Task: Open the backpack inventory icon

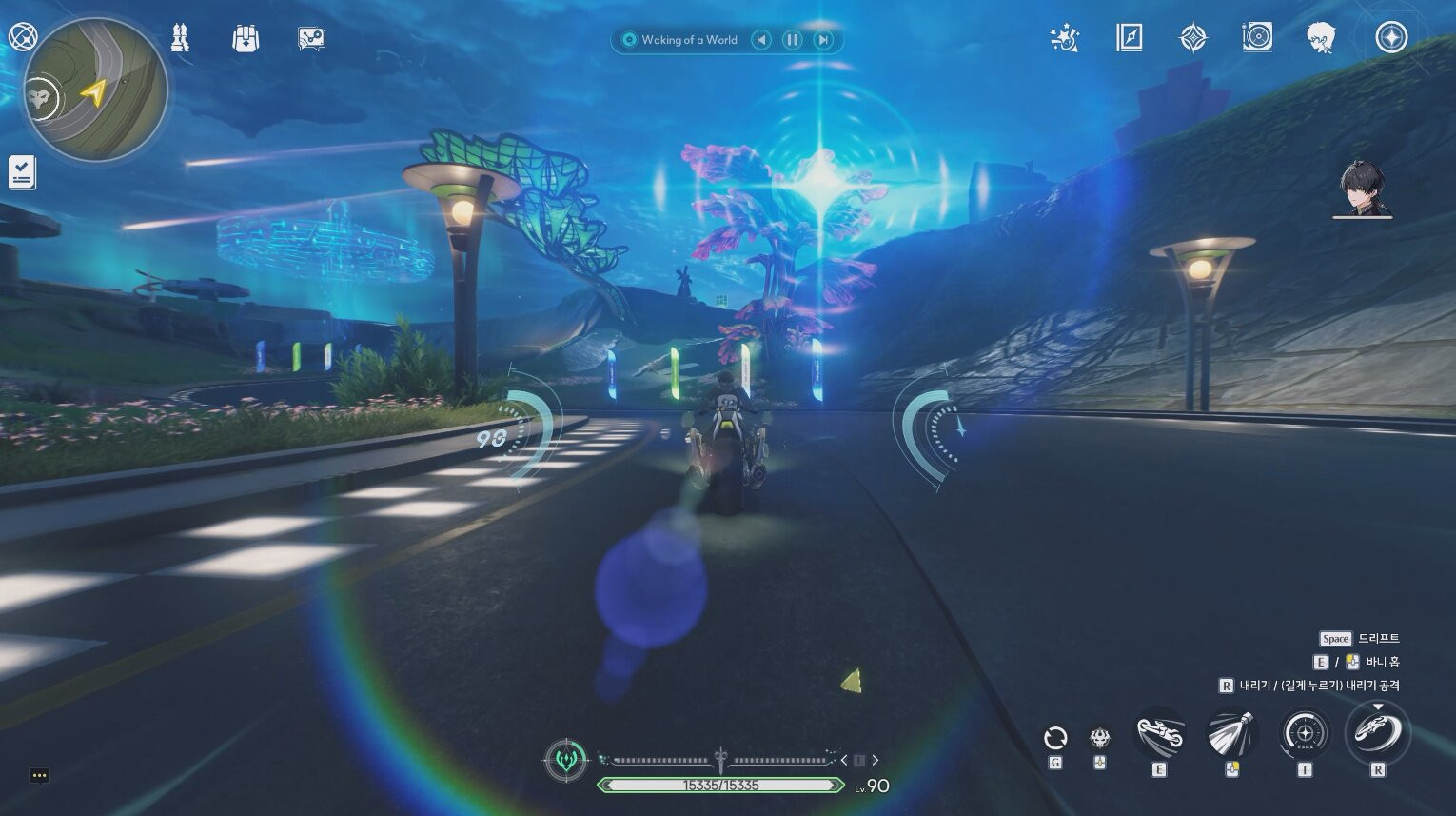Action: point(246,38)
